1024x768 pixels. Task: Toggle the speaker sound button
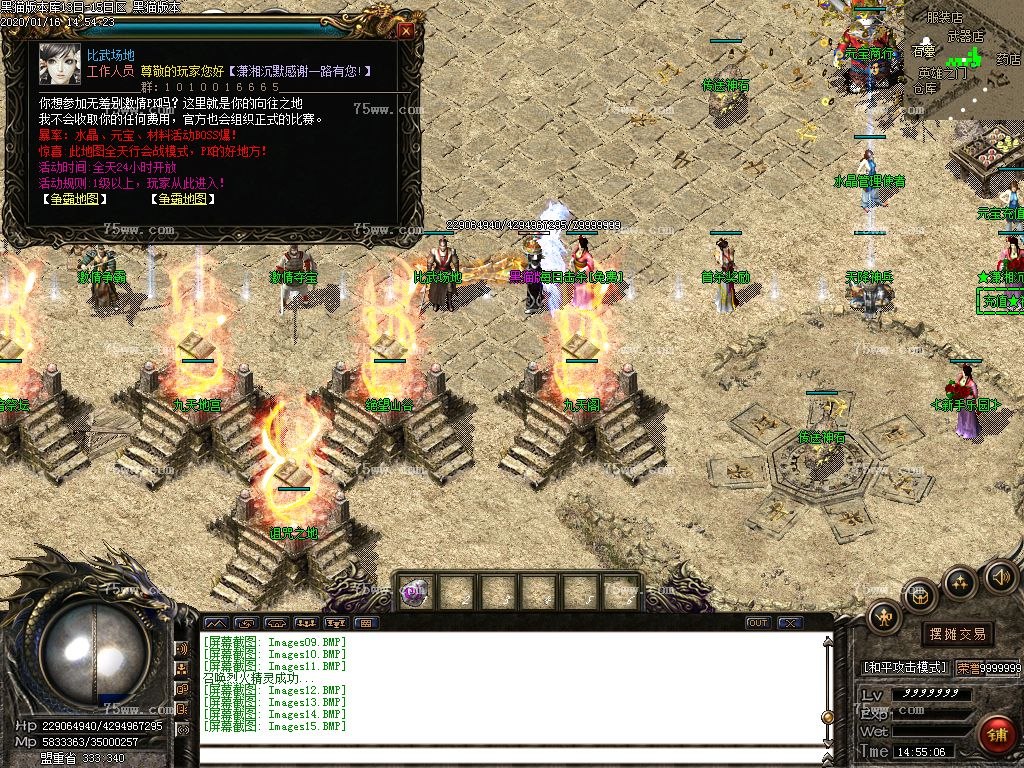[x=1001, y=576]
